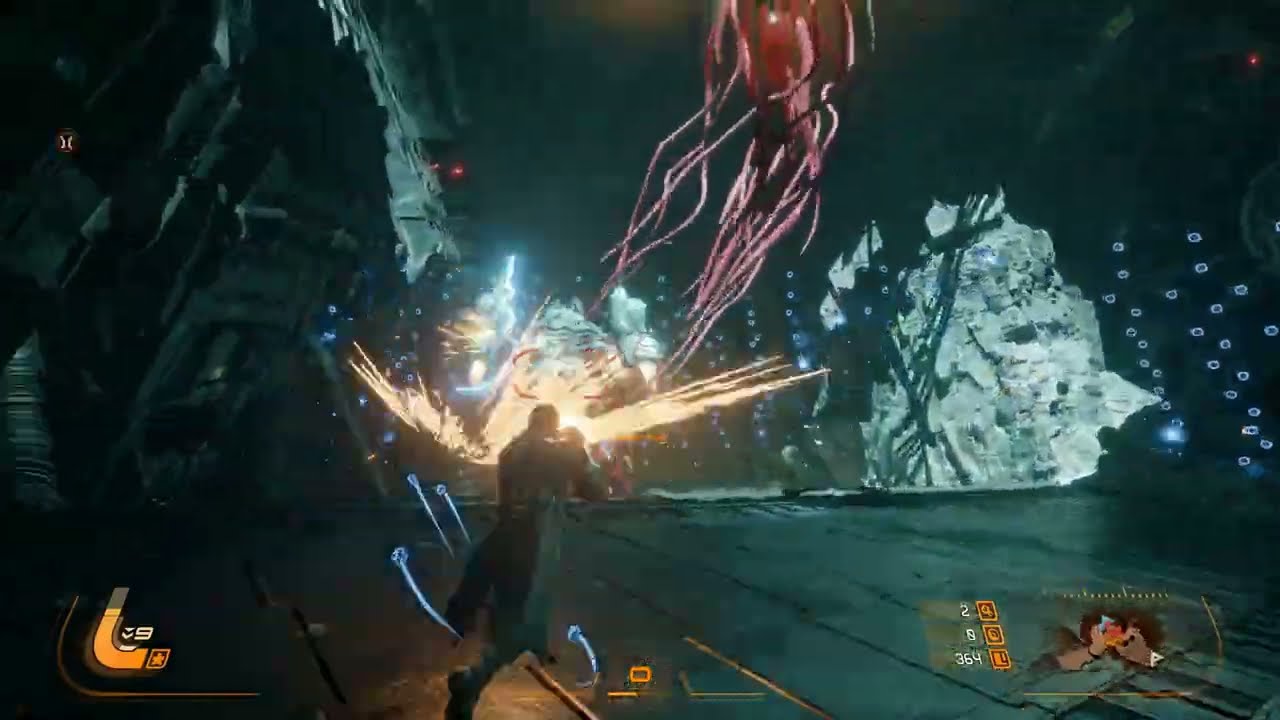Toggle the chevron indicator above the weapon count 9
1280x720 pixels.
point(127,631)
